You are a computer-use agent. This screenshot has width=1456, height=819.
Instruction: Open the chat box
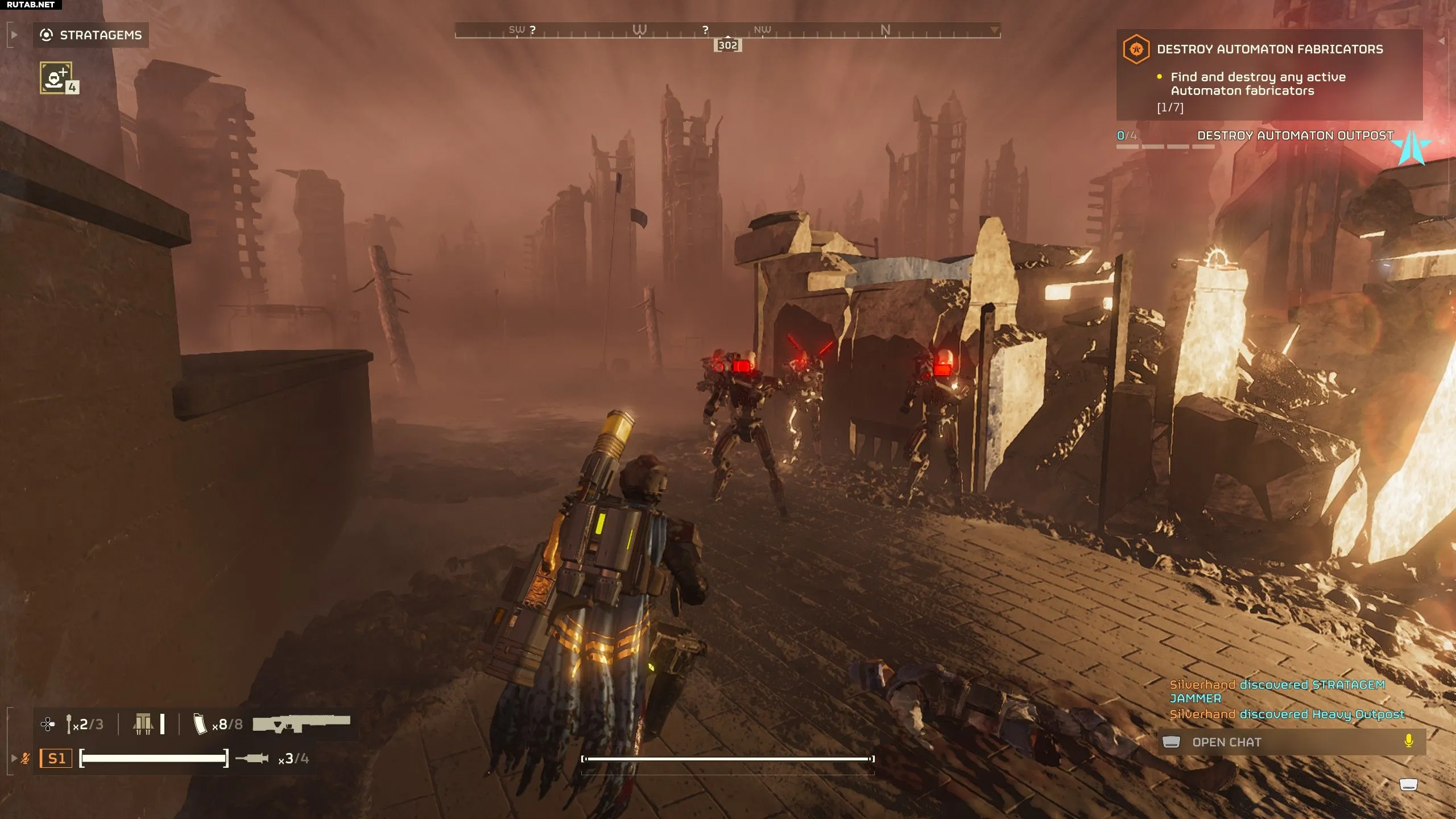pos(1226,742)
